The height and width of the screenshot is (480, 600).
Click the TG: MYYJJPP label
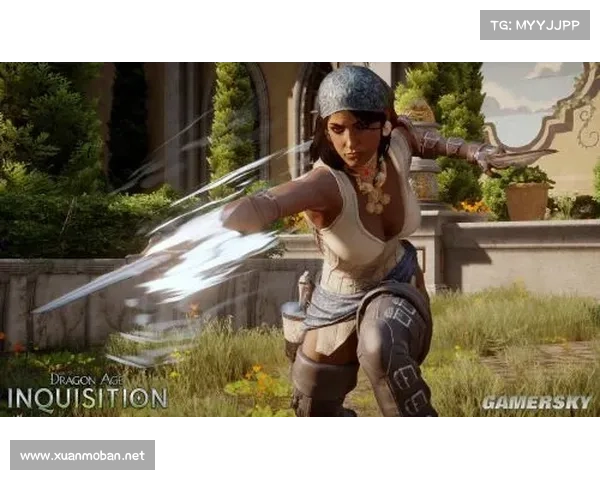[x=535, y=24]
